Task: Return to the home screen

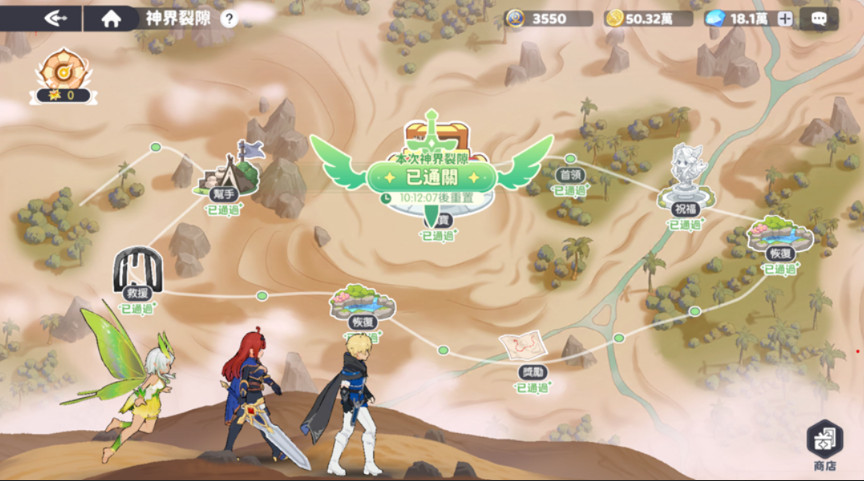Action: [x=111, y=18]
